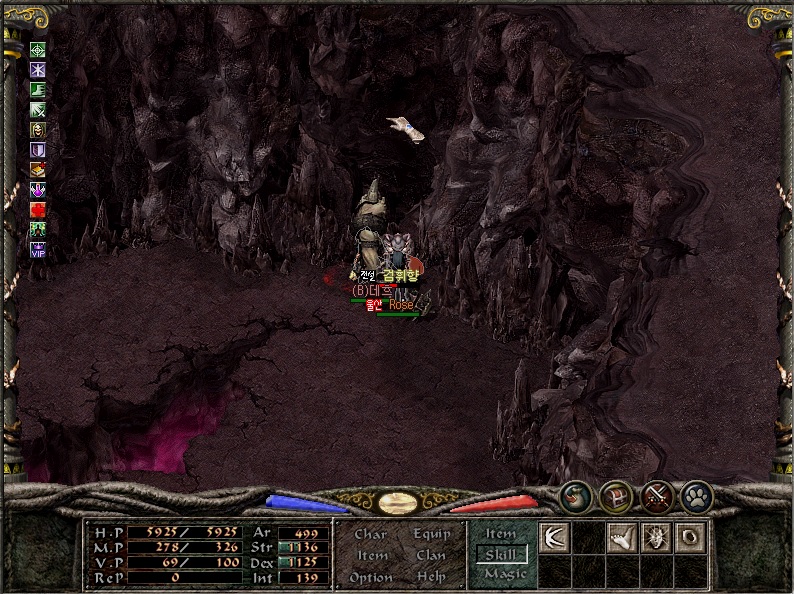Open the Equip menu
This screenshot has width=794, height=594.
pos(430,535)
